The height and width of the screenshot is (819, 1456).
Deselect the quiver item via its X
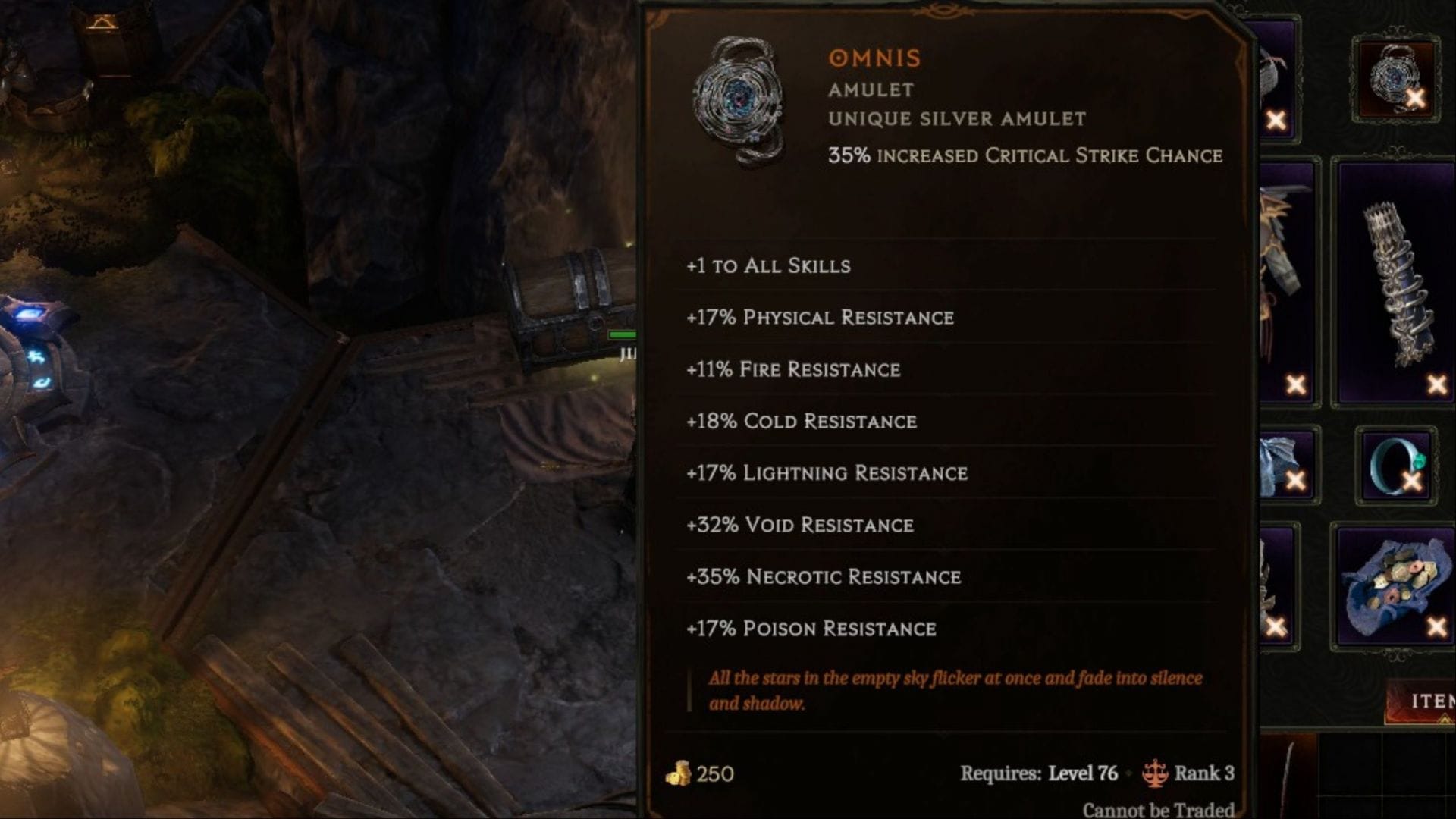[1436, 383]
